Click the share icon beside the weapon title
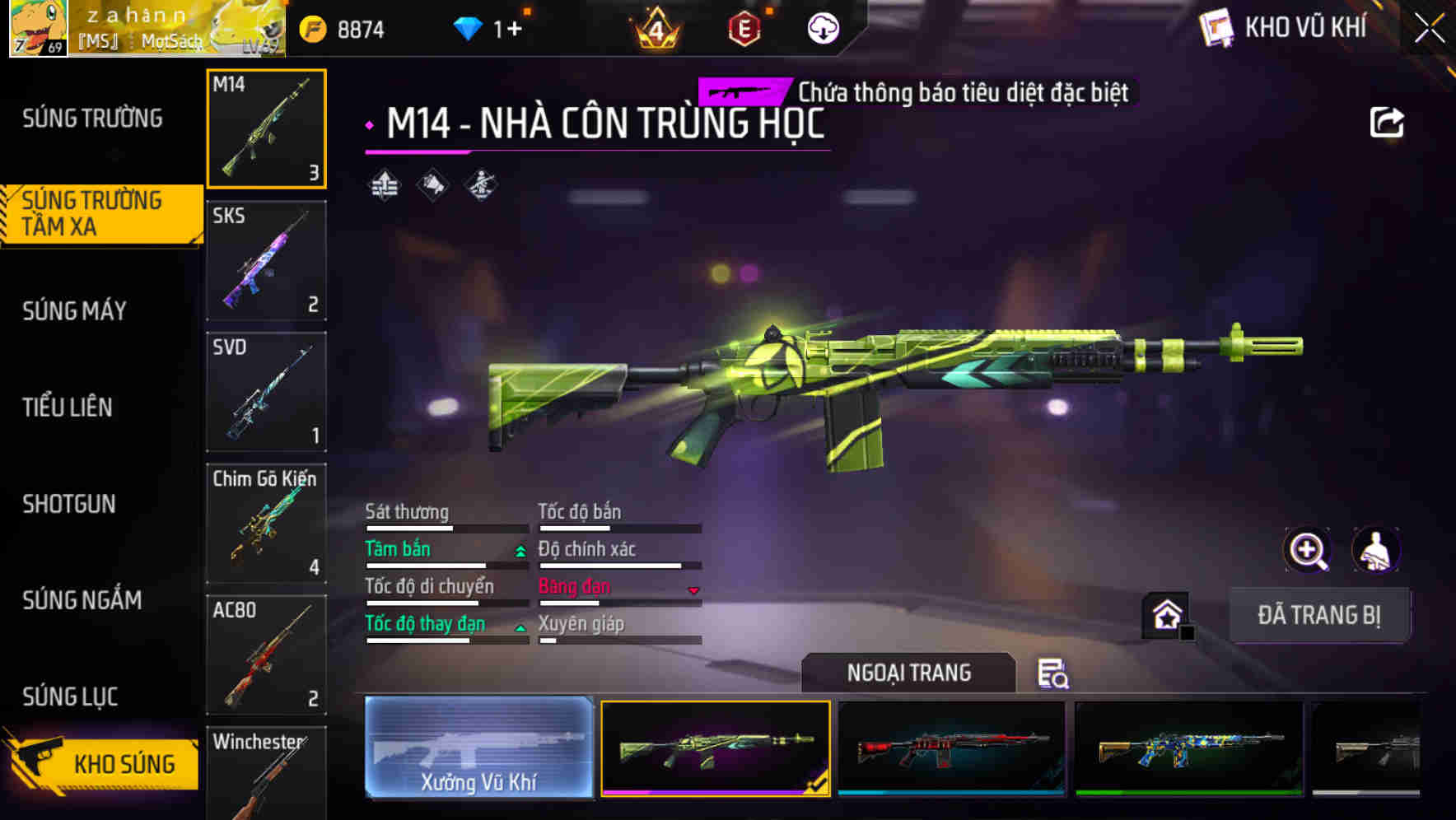 (x=1388, y=121)
